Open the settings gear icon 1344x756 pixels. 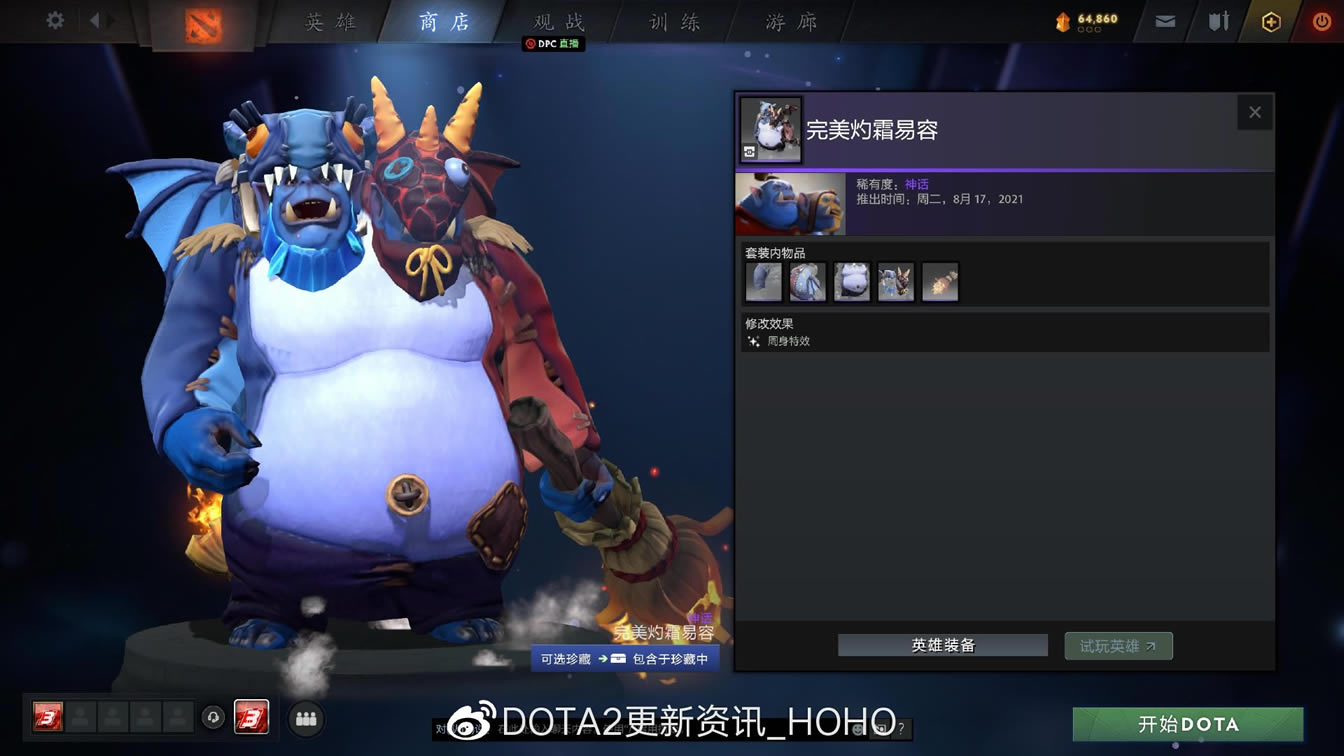[54, 20]
